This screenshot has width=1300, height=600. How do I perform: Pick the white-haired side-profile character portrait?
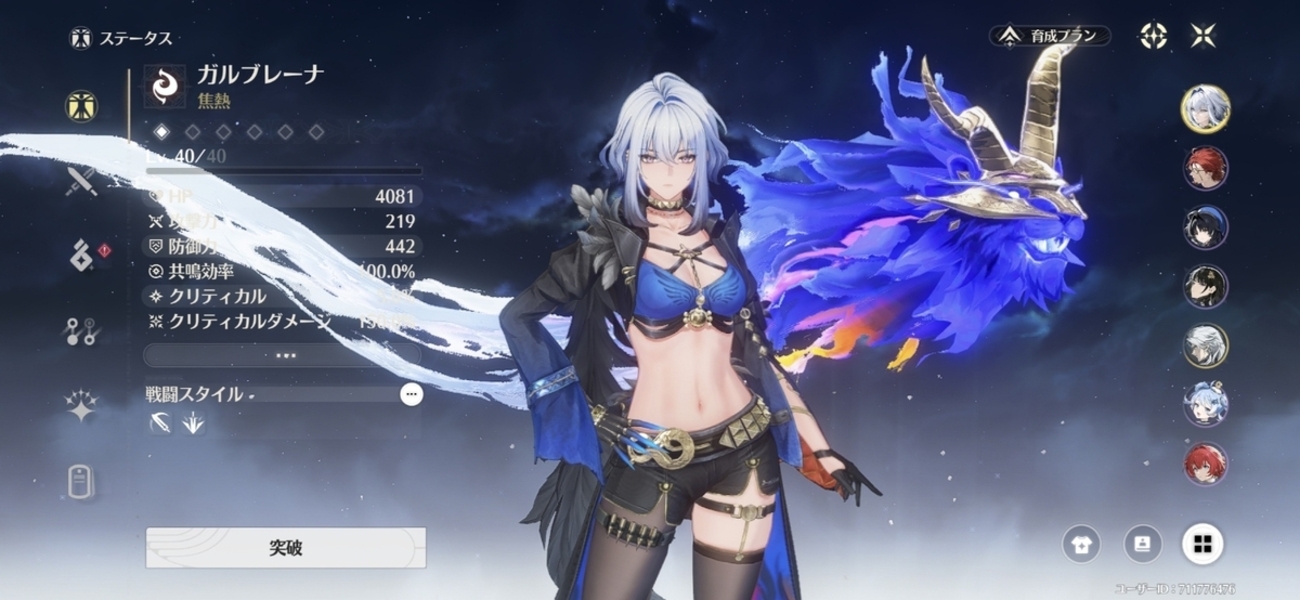1205,346
